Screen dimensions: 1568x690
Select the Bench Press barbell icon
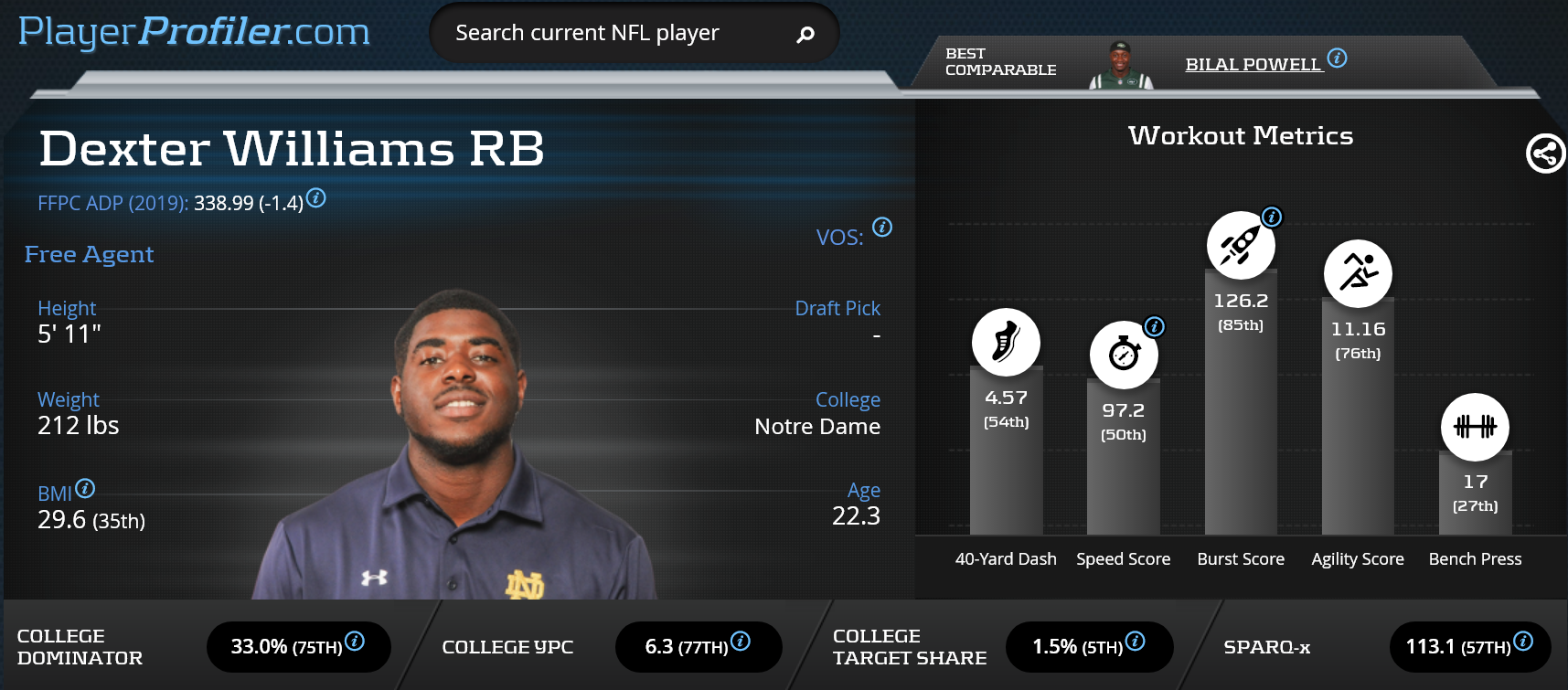point(1475,427)
